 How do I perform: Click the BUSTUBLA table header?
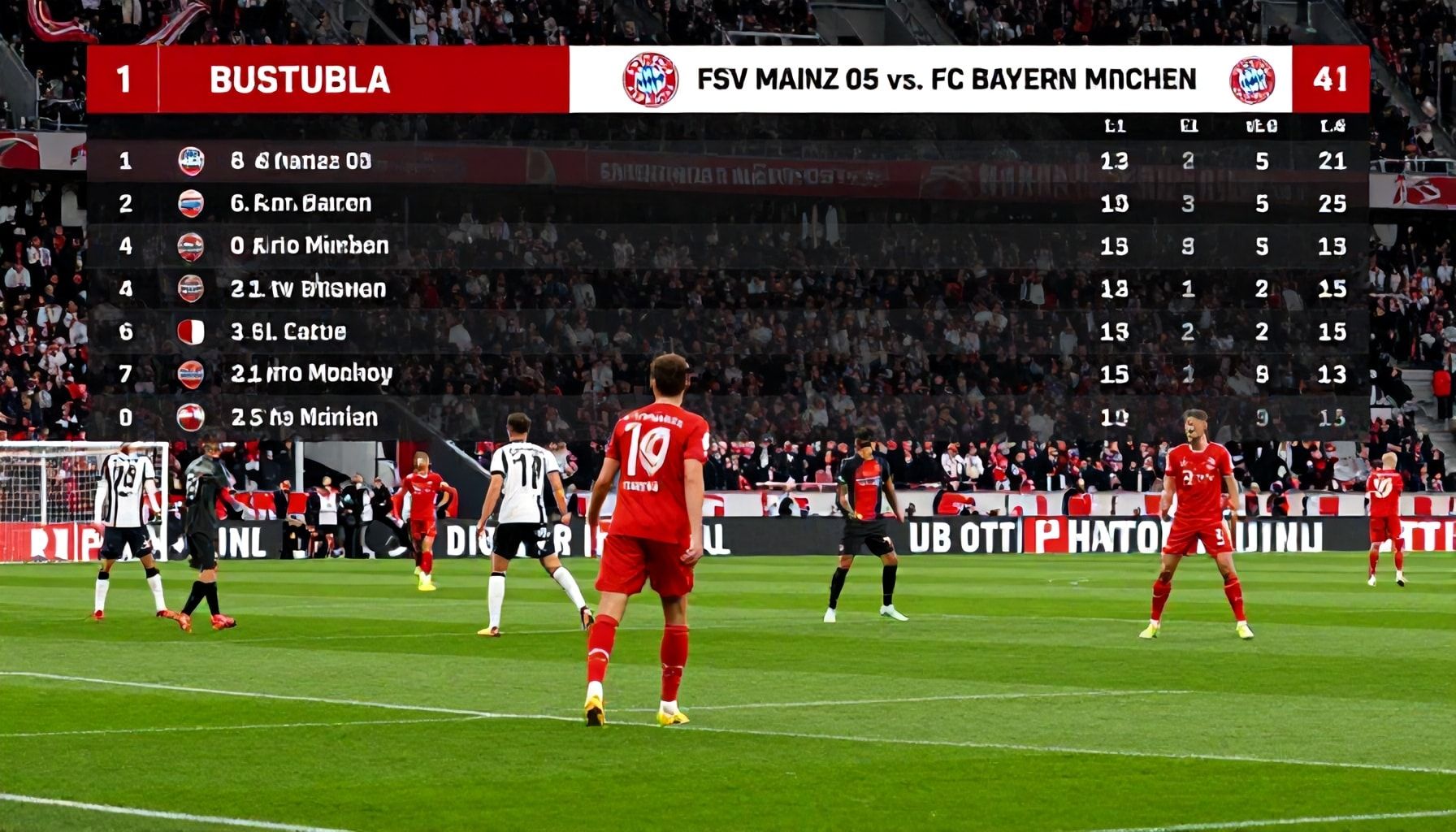pyautogui.click(x=299, y=80)
